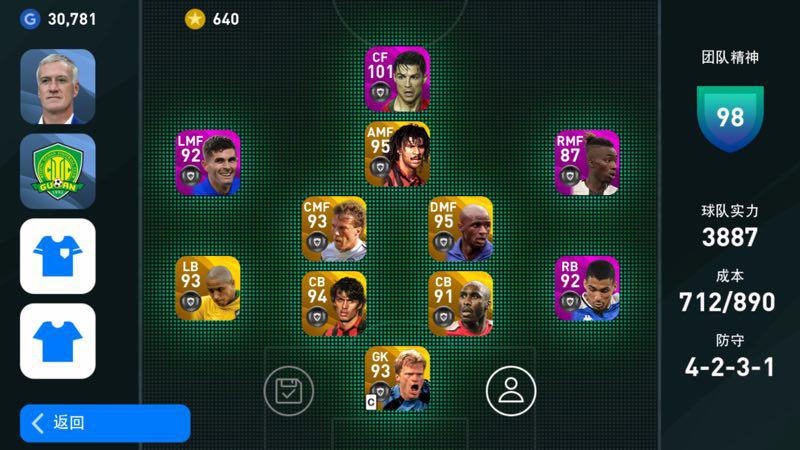Open the manager portrait card
The width and height of the screenshot is (800, 450).
[58, 87]
